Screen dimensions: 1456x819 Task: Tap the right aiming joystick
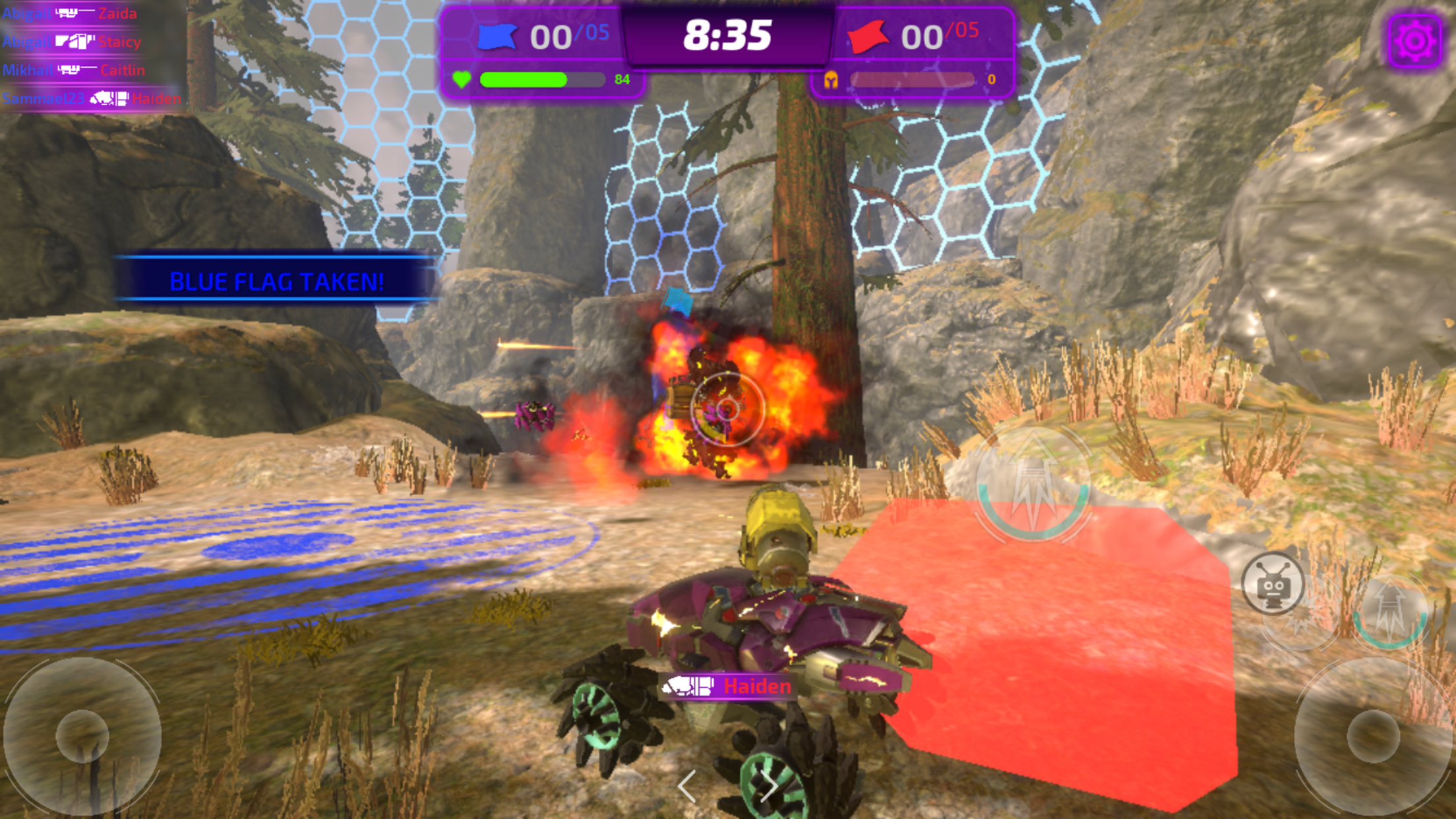[1373, 735]
